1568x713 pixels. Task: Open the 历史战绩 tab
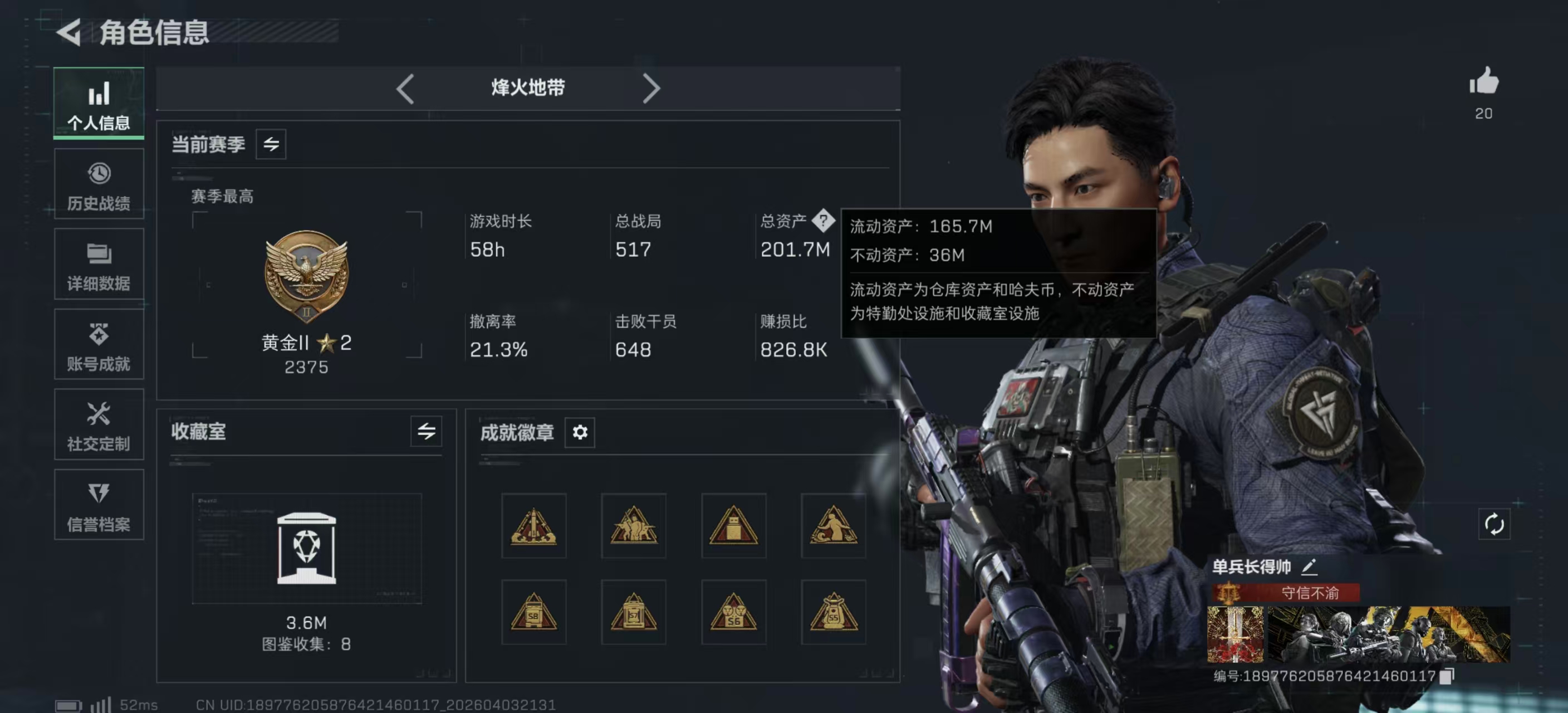point(99,184)
